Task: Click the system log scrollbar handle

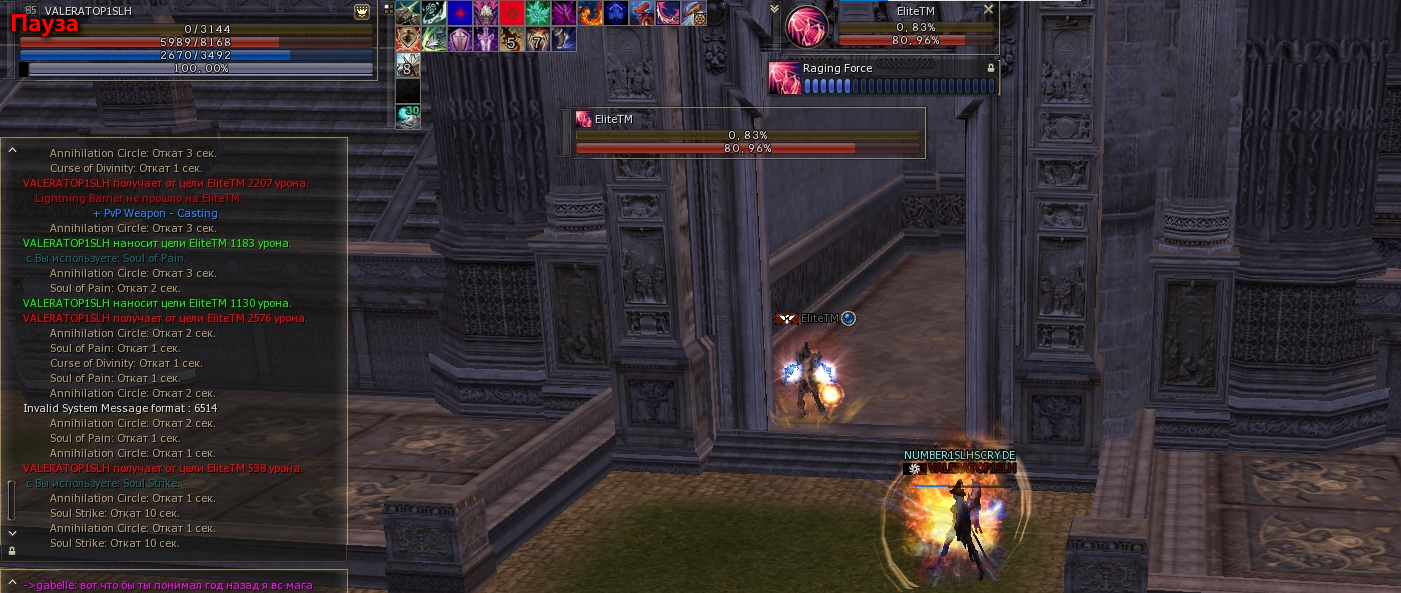Action: (12, 500)
